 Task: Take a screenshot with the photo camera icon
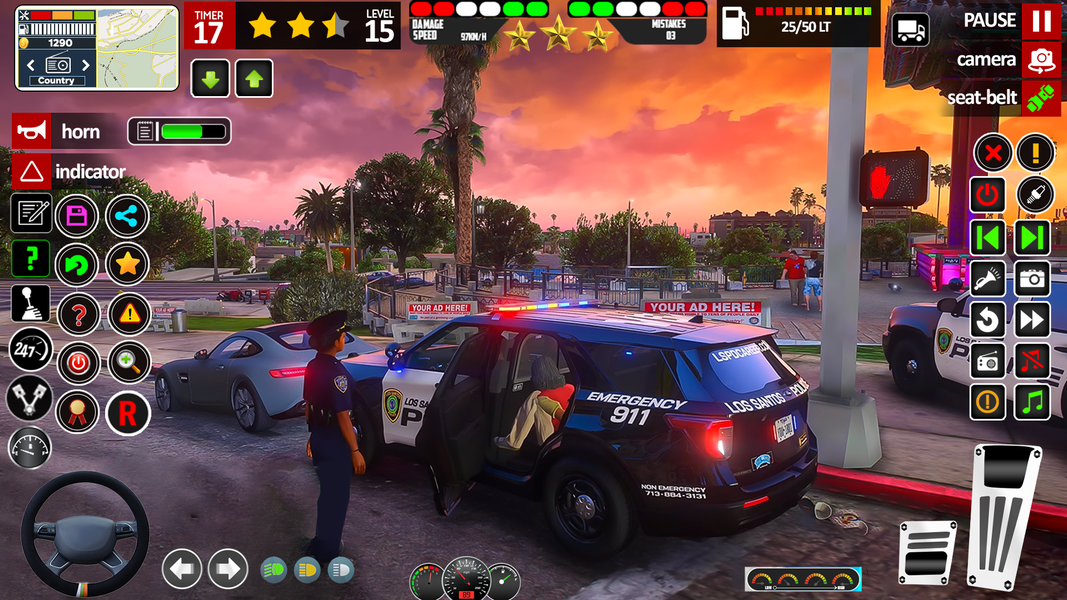click(1033, 279)
